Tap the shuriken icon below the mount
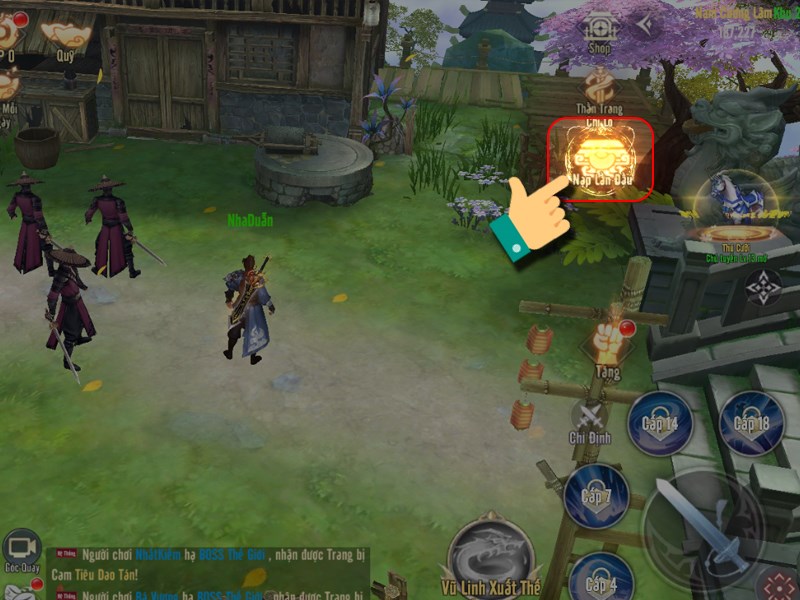 pos(763,287)
